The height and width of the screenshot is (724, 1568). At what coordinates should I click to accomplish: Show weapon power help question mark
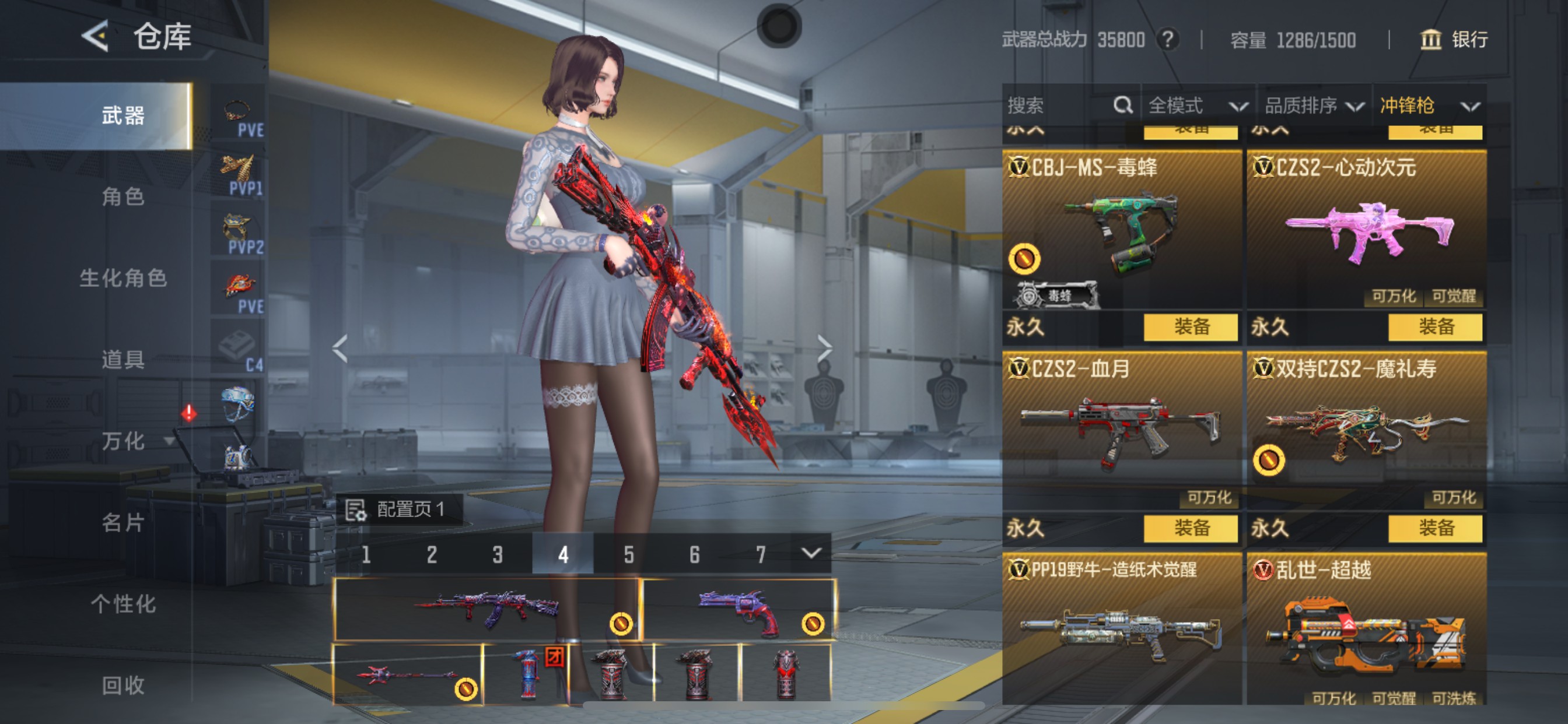click(x=1167, y=40)
